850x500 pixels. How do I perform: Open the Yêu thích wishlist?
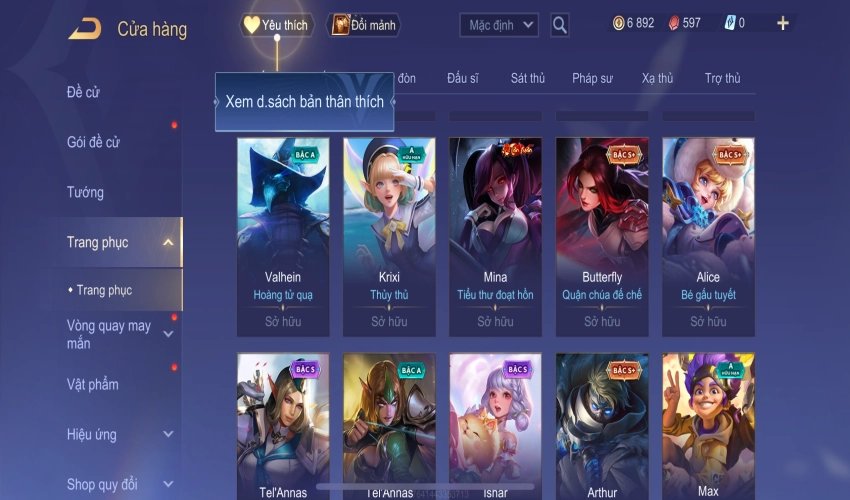click(277, 25)
